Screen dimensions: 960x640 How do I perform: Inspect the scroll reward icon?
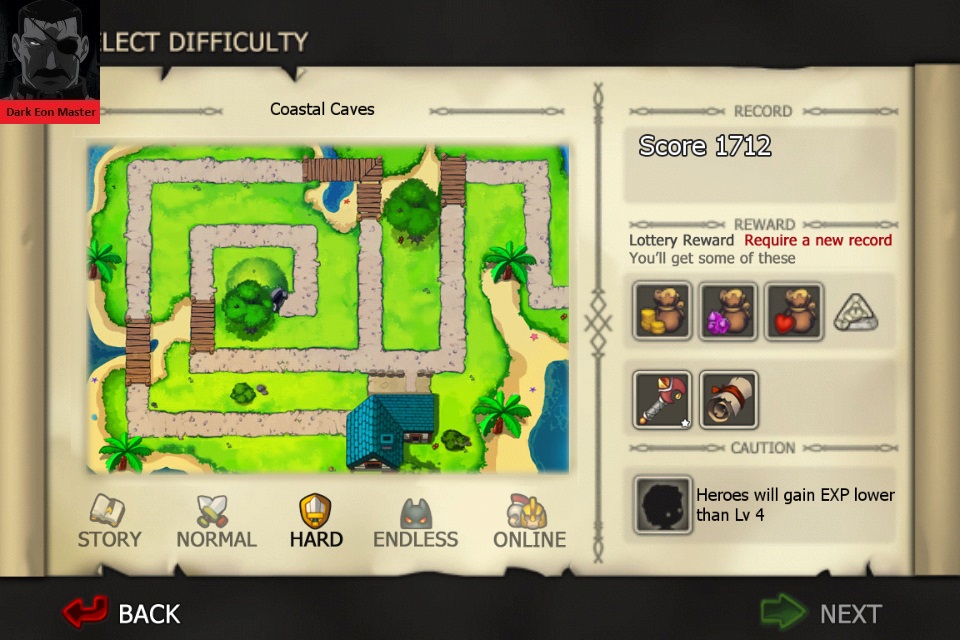click(x=728, y=400)
